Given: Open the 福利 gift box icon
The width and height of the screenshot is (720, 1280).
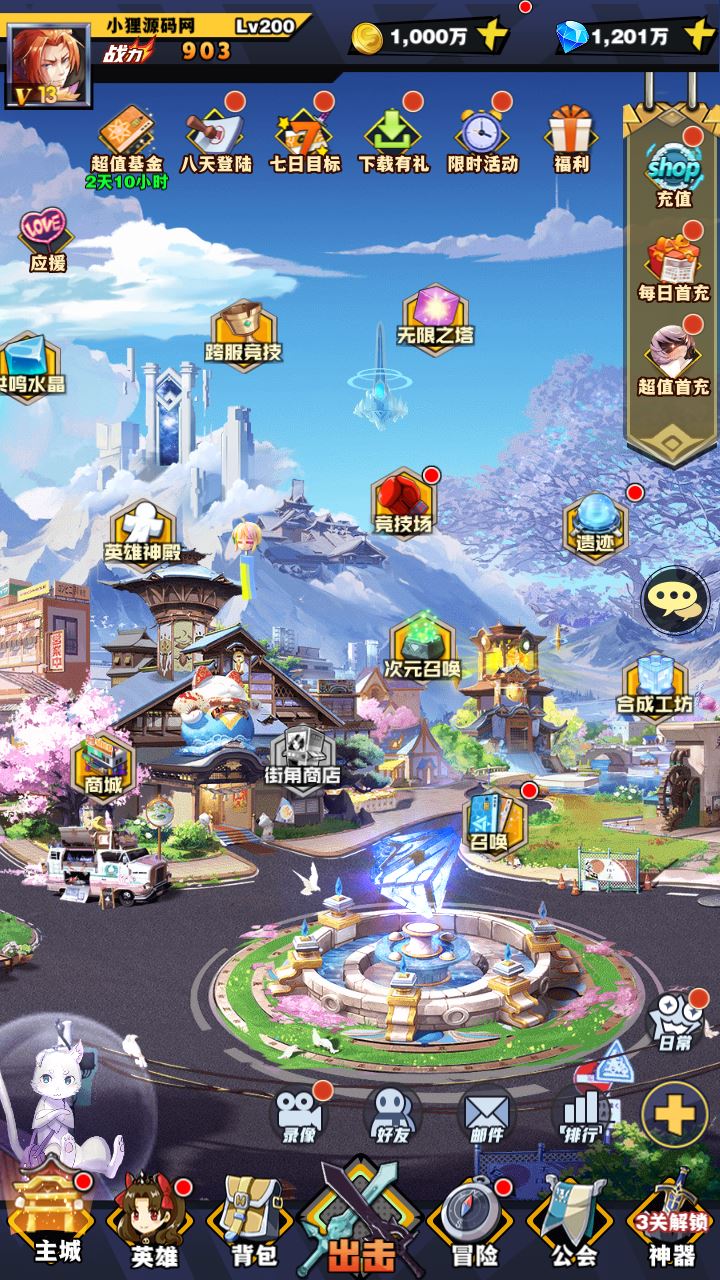Looking at the screenshot, I should [571, 140].
